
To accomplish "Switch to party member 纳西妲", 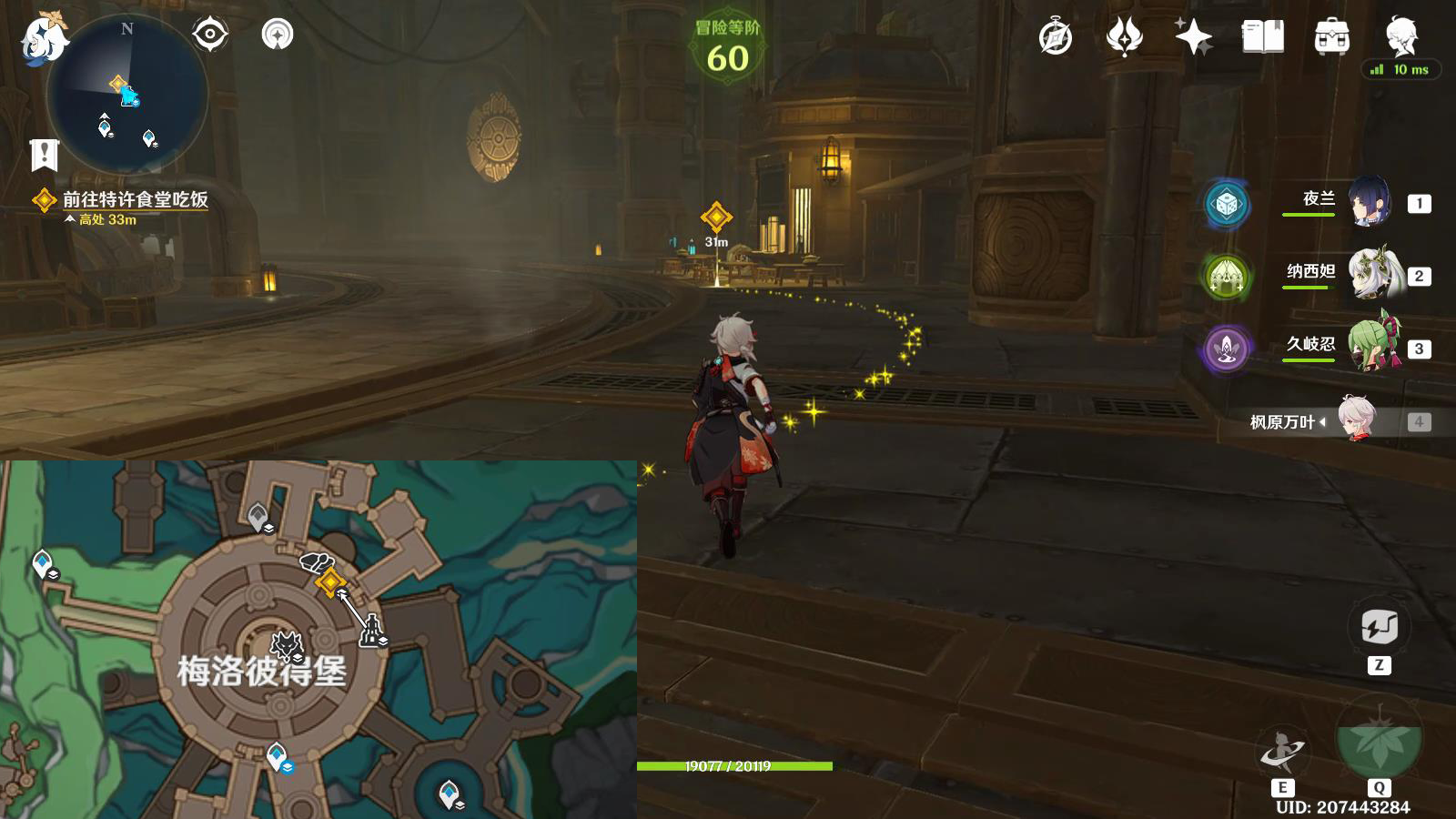I will pos(1370,274).
